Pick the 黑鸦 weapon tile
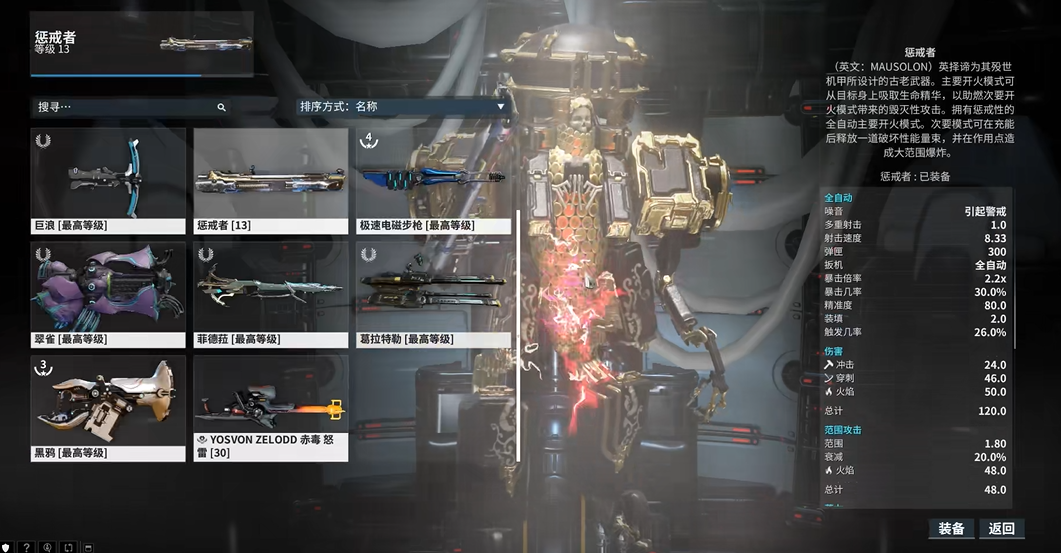 [108, 406]
